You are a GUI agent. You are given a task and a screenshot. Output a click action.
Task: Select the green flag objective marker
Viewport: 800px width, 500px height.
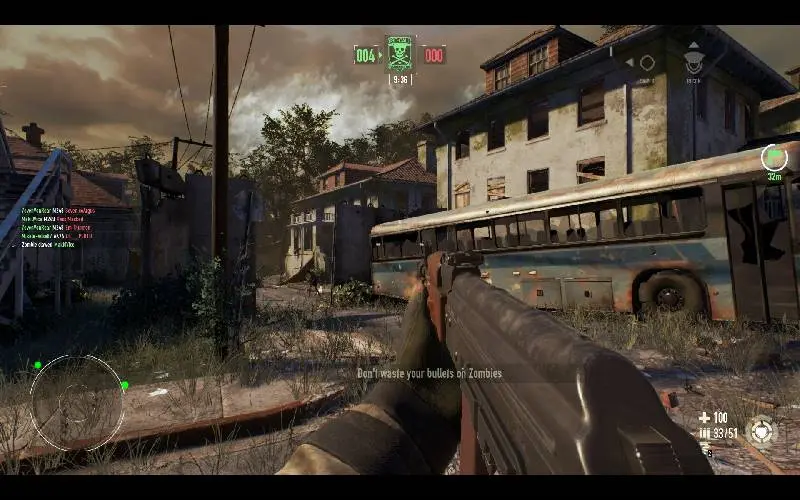(x=773, y=157)
